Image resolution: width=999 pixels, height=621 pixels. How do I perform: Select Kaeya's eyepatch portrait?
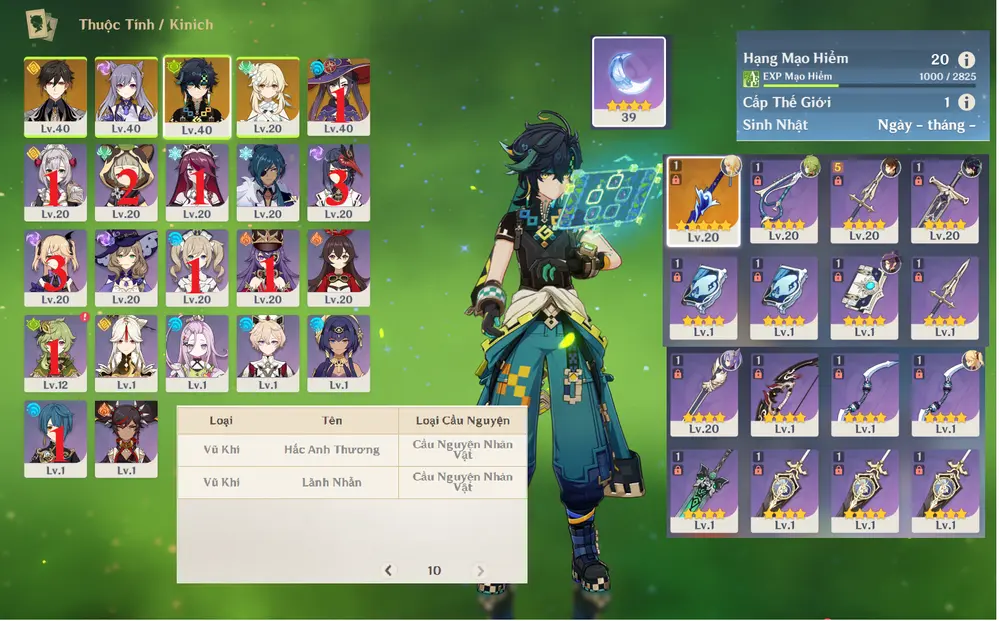(x=268, y=183)
